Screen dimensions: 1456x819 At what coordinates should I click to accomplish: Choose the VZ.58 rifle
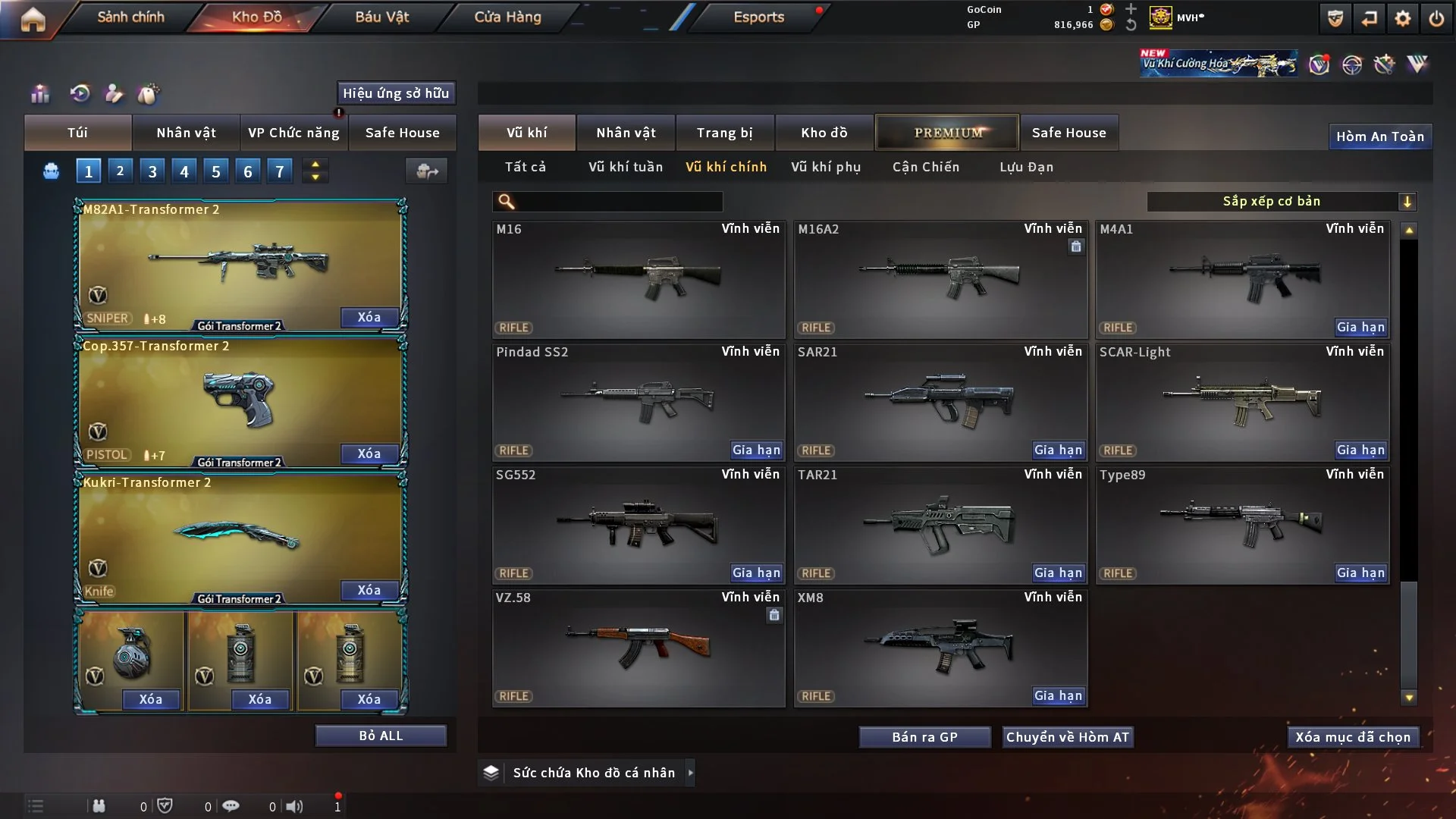coord(638,648)
